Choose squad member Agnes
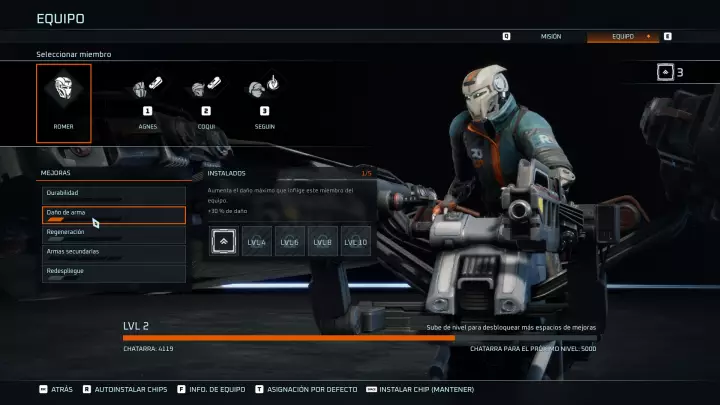The image size is (720, 405). (148, 103)
